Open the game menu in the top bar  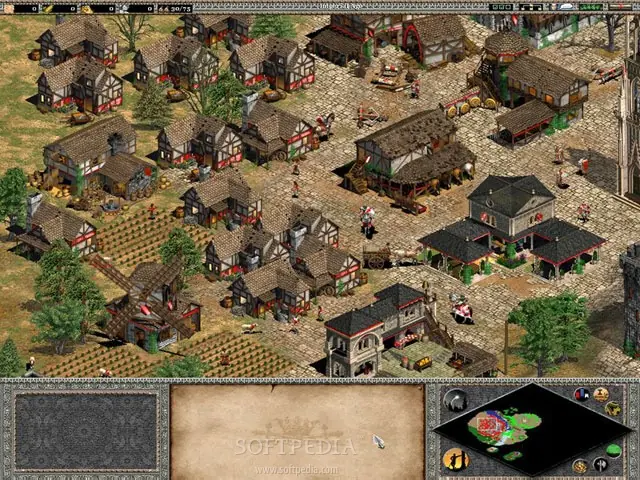click(620, 7)
